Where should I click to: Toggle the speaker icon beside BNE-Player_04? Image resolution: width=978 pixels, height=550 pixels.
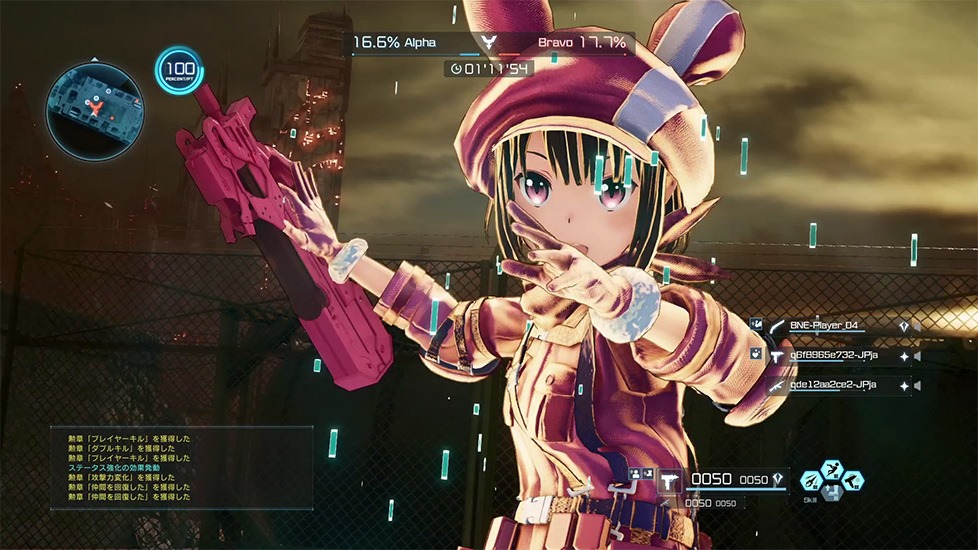click(x=917, y=325)
